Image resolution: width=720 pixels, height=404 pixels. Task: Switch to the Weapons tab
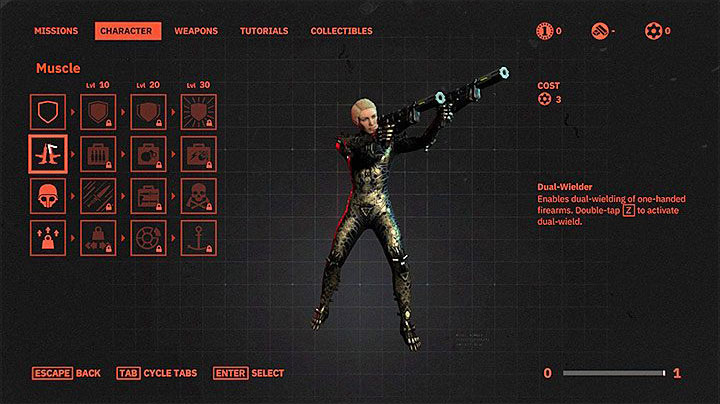pyautogui.click(x=196, y=31)
